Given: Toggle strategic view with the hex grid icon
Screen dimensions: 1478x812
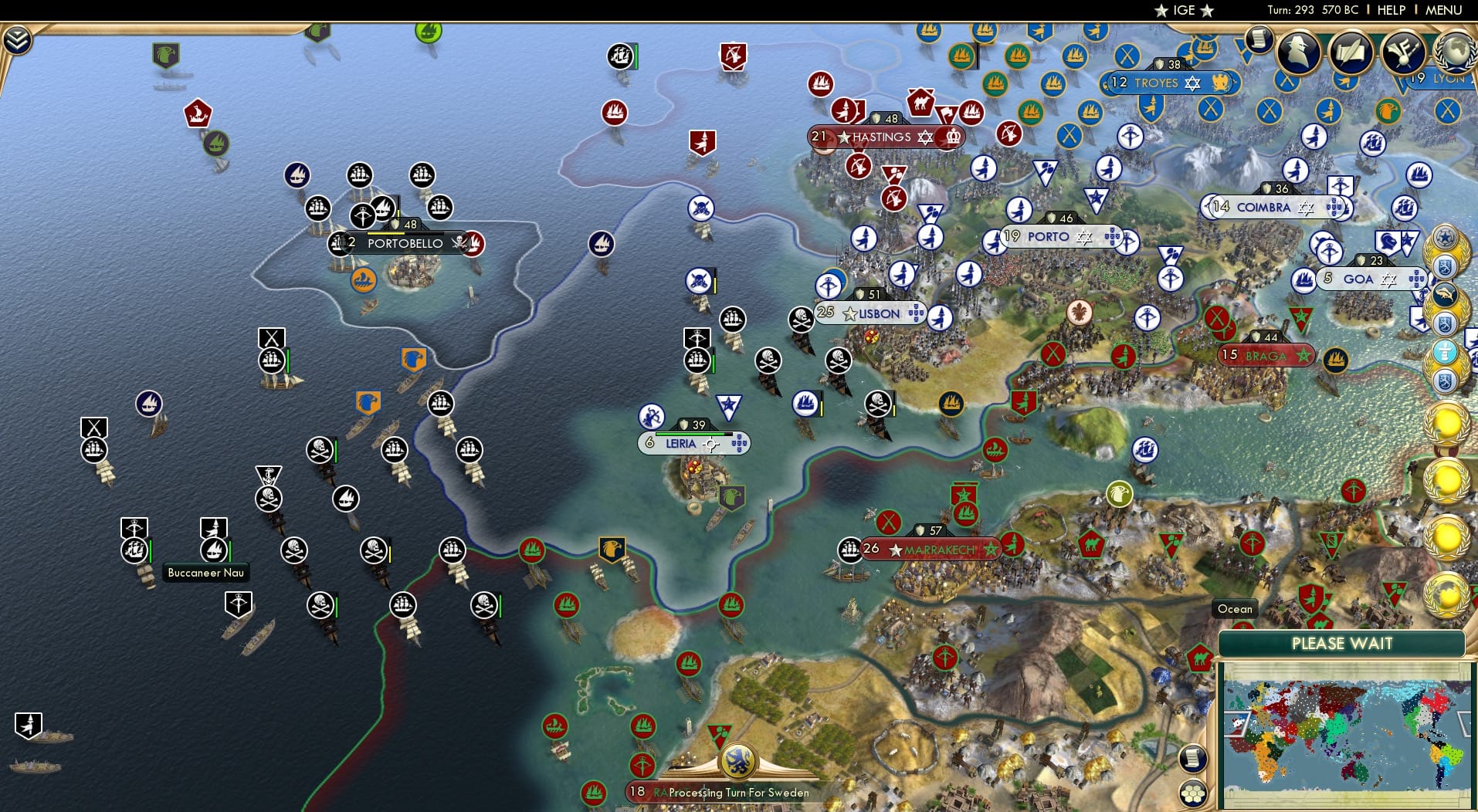Looking at the screenshot, I should (x=1193, y=791).
